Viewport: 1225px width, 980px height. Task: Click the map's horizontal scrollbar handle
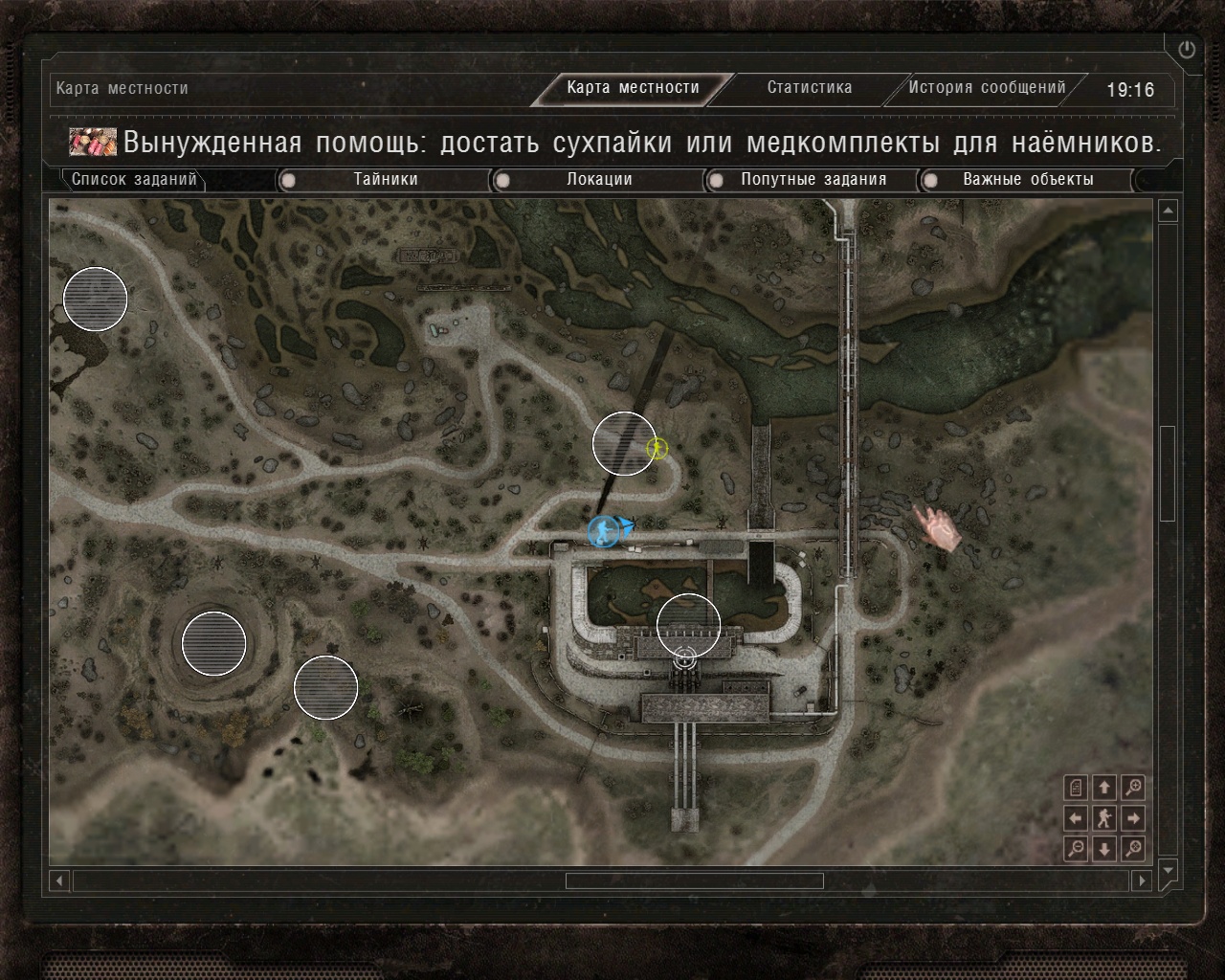click(694, 880)
